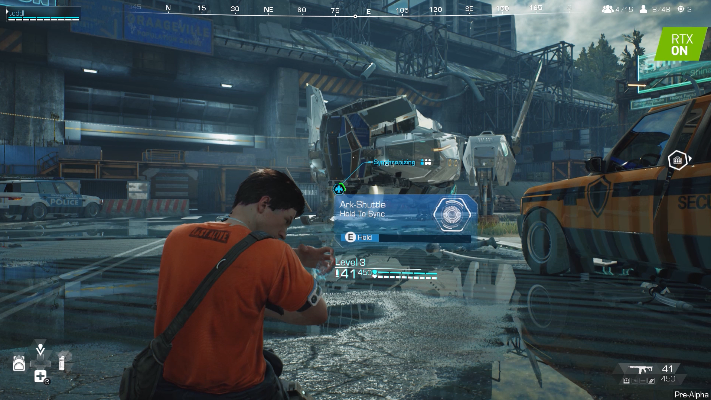Click the hexagonal Ark-Shuttle emblem
Screen dimensions: 711x400
(x=452, y=213)
